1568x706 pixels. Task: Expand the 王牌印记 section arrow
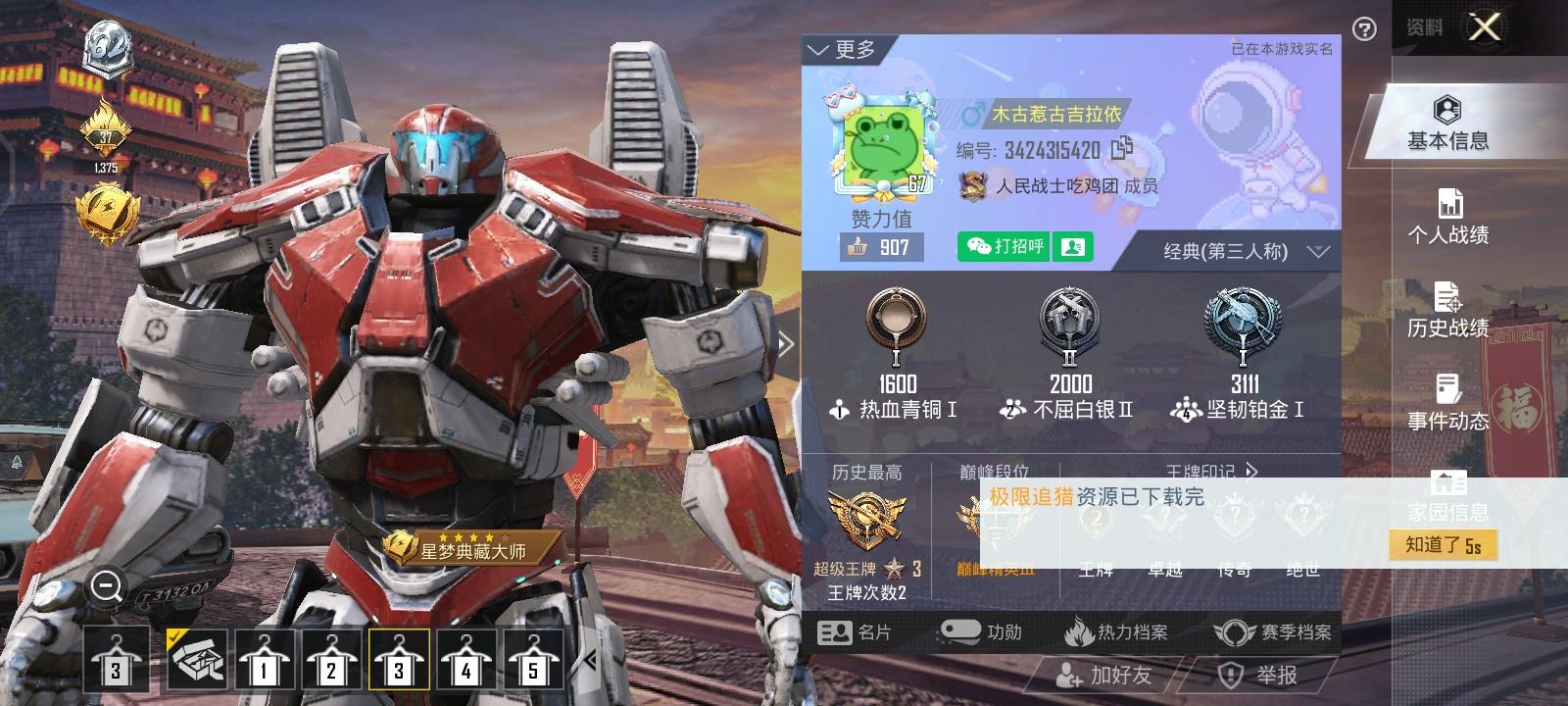pyautogui.click(x=1251, y=472)
